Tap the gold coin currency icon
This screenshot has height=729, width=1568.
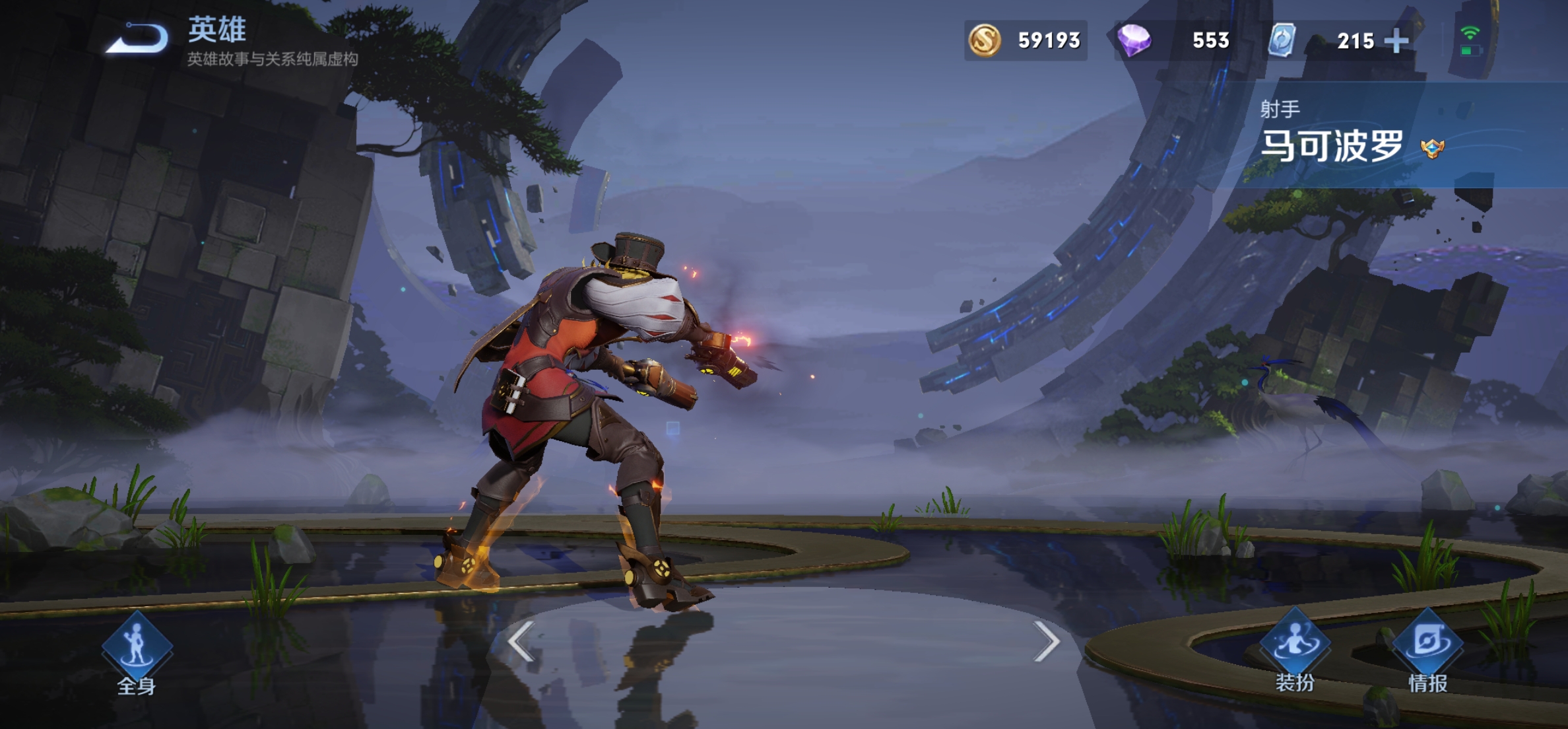pos(984,40)
